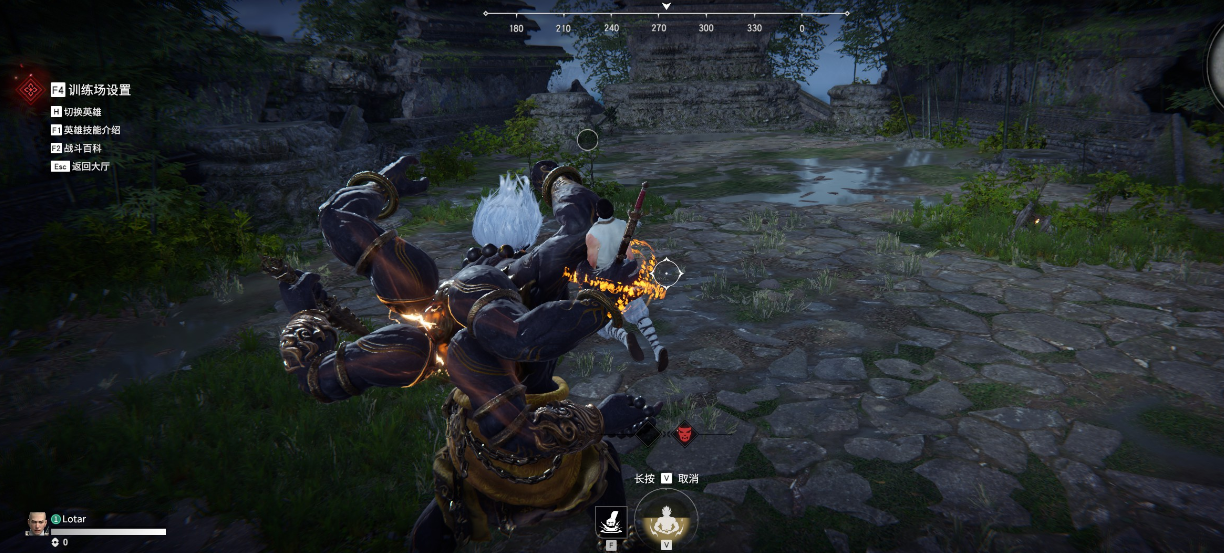Click the empty dark diamond slot
This screenshot has height=553, width=1224.
[x=648, y=434]
